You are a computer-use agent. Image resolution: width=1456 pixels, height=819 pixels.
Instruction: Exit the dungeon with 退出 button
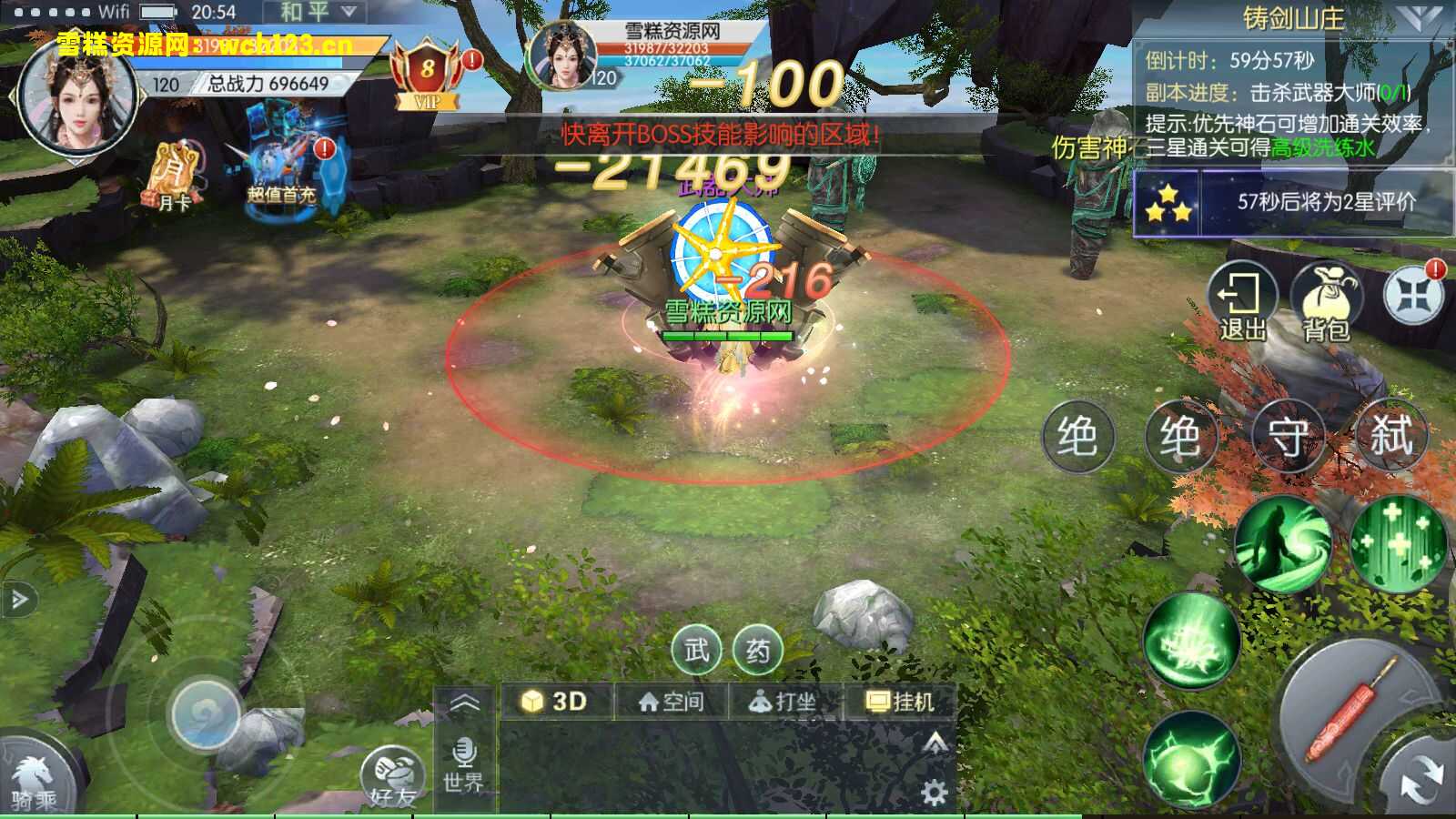(1241, 302)
